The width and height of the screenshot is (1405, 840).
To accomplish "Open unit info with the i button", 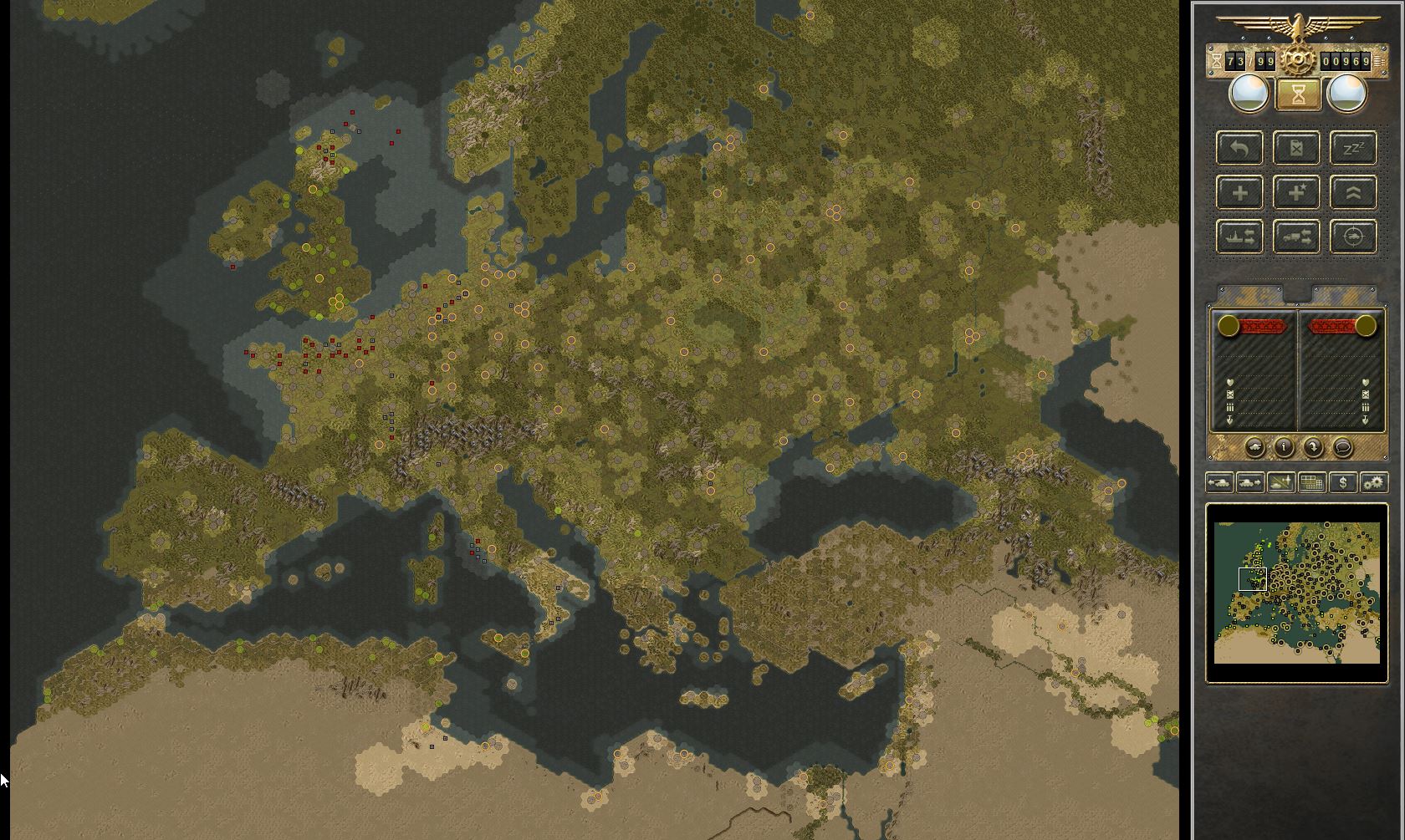I will click(x=1283, y=447).
